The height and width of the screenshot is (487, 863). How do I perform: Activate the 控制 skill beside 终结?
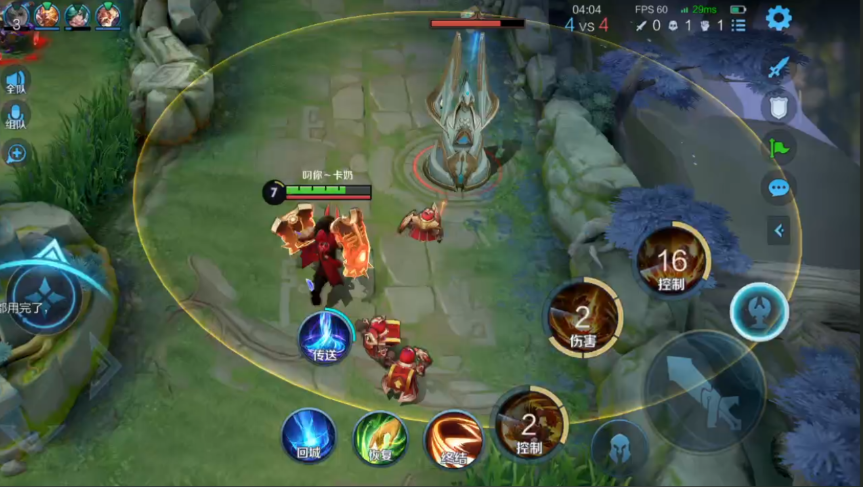pos(529,424)
